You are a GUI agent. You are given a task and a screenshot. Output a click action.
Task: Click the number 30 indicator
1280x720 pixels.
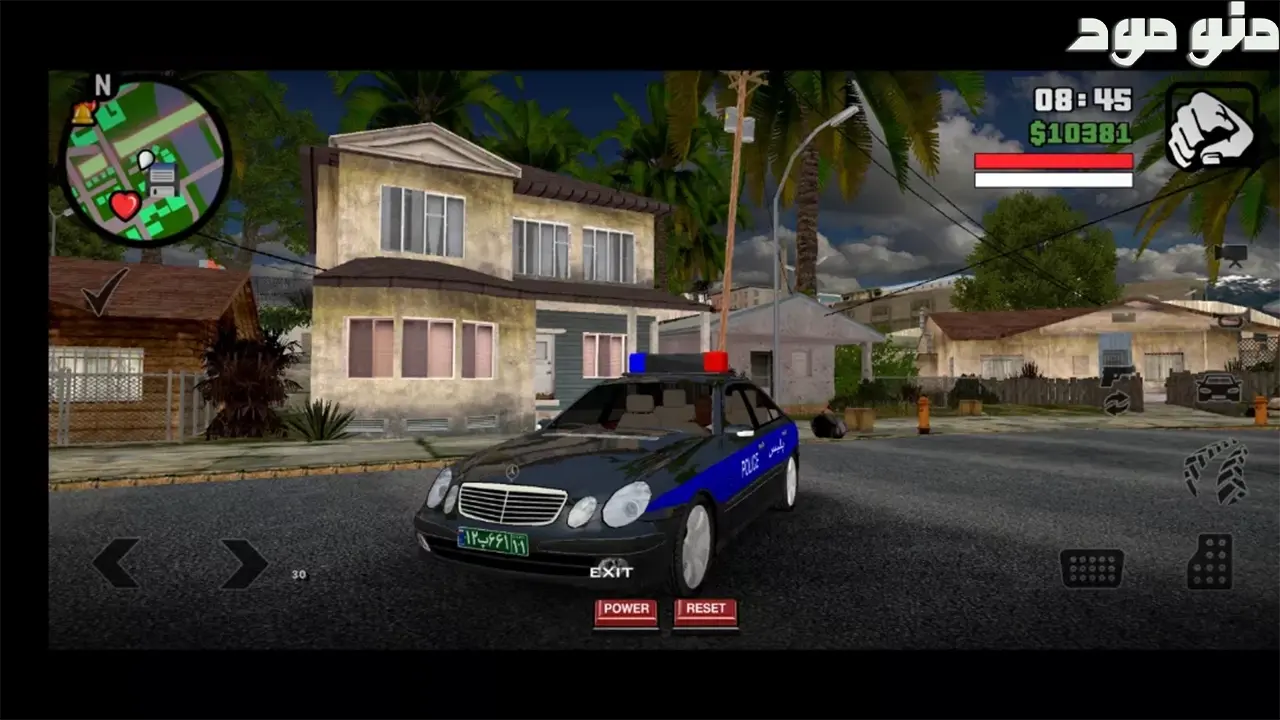pyautogui.click(x=296, y=574)
